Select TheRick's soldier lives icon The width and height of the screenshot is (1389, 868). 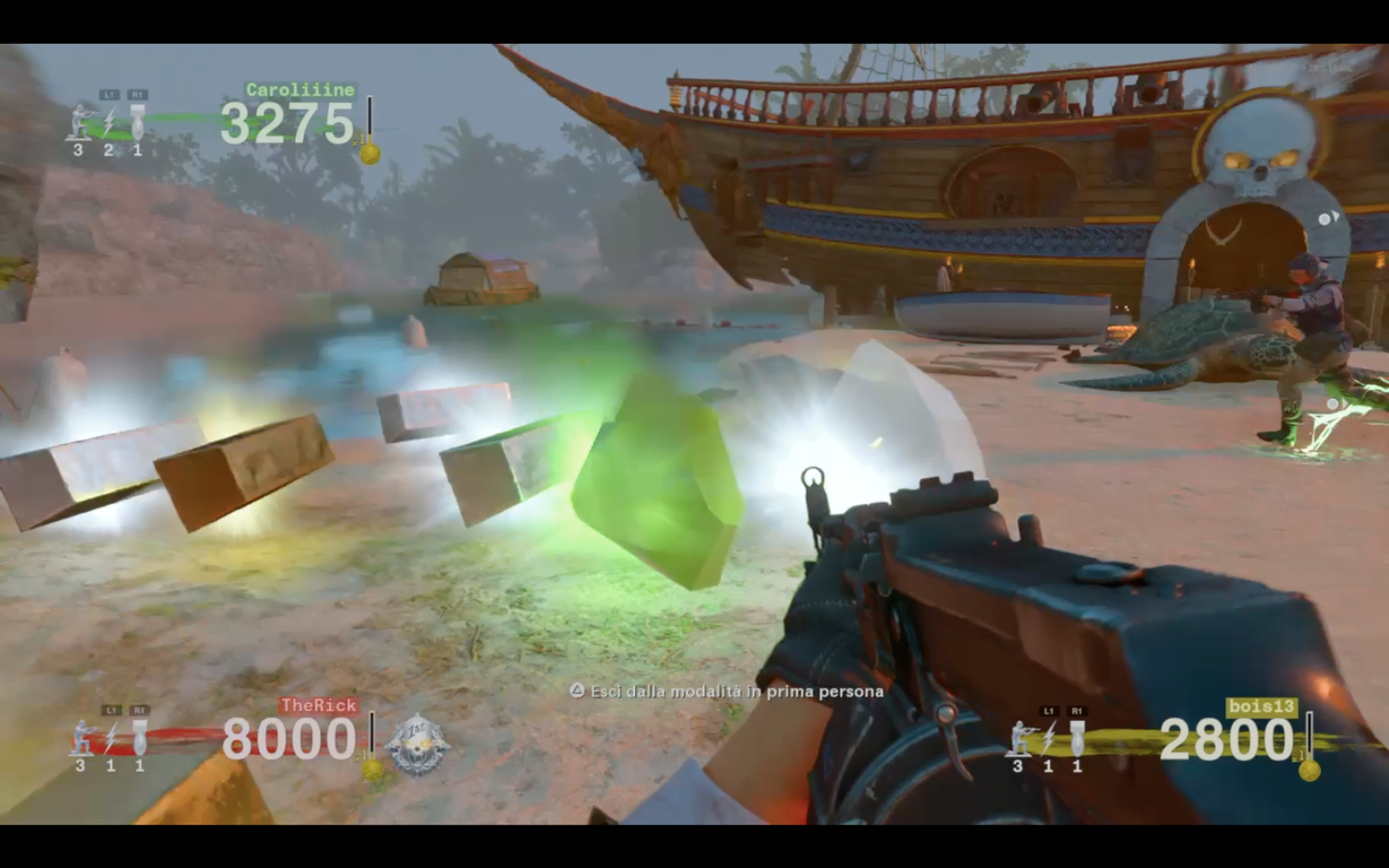(x=82, y=738)
